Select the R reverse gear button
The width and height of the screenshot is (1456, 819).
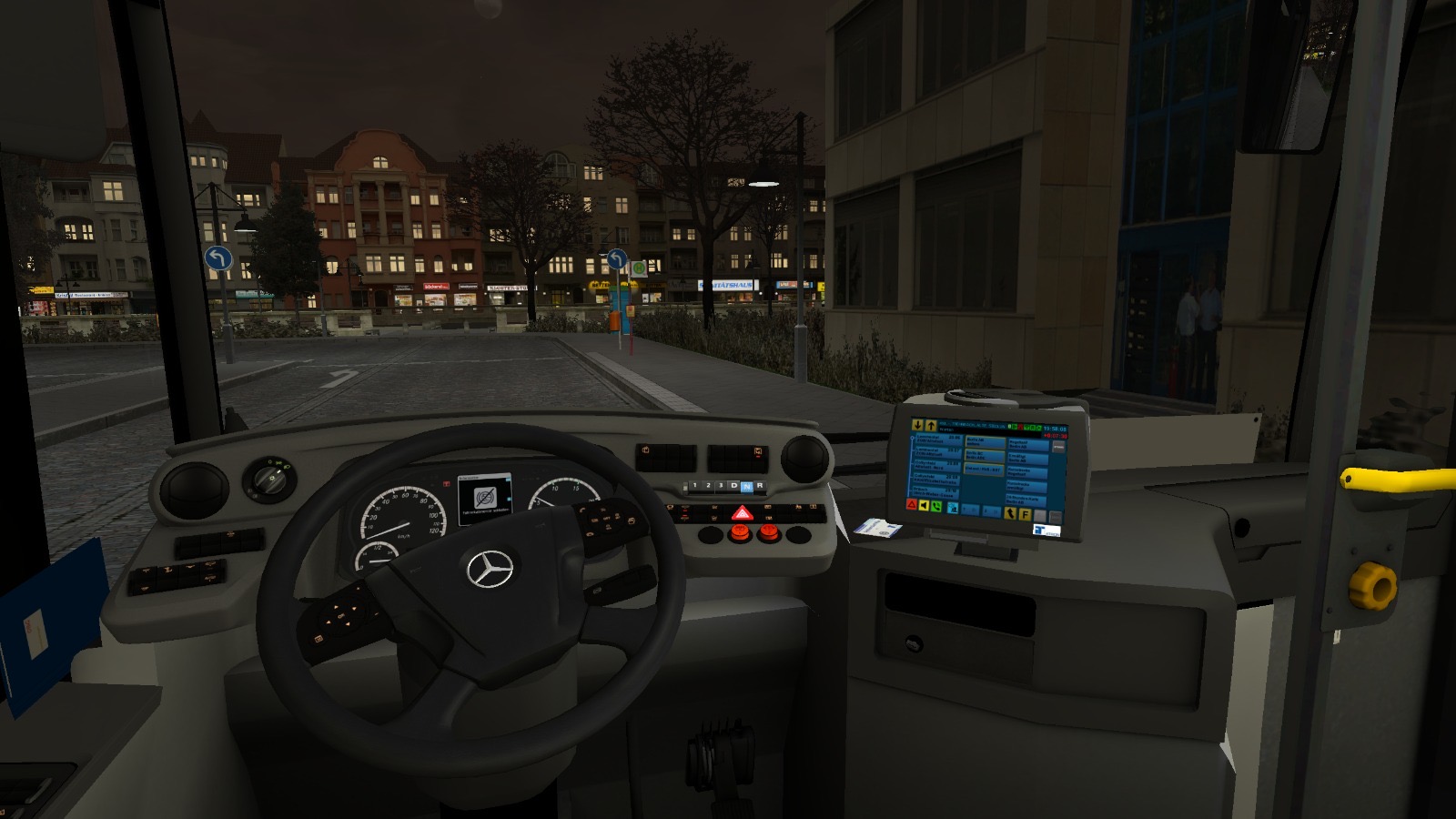pos(760,486)
